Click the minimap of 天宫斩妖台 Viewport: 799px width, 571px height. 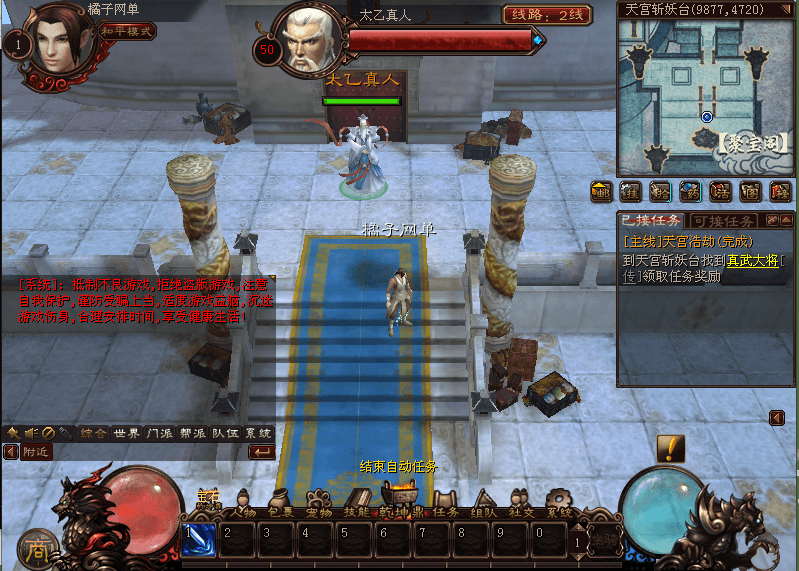tap(705, 95)
